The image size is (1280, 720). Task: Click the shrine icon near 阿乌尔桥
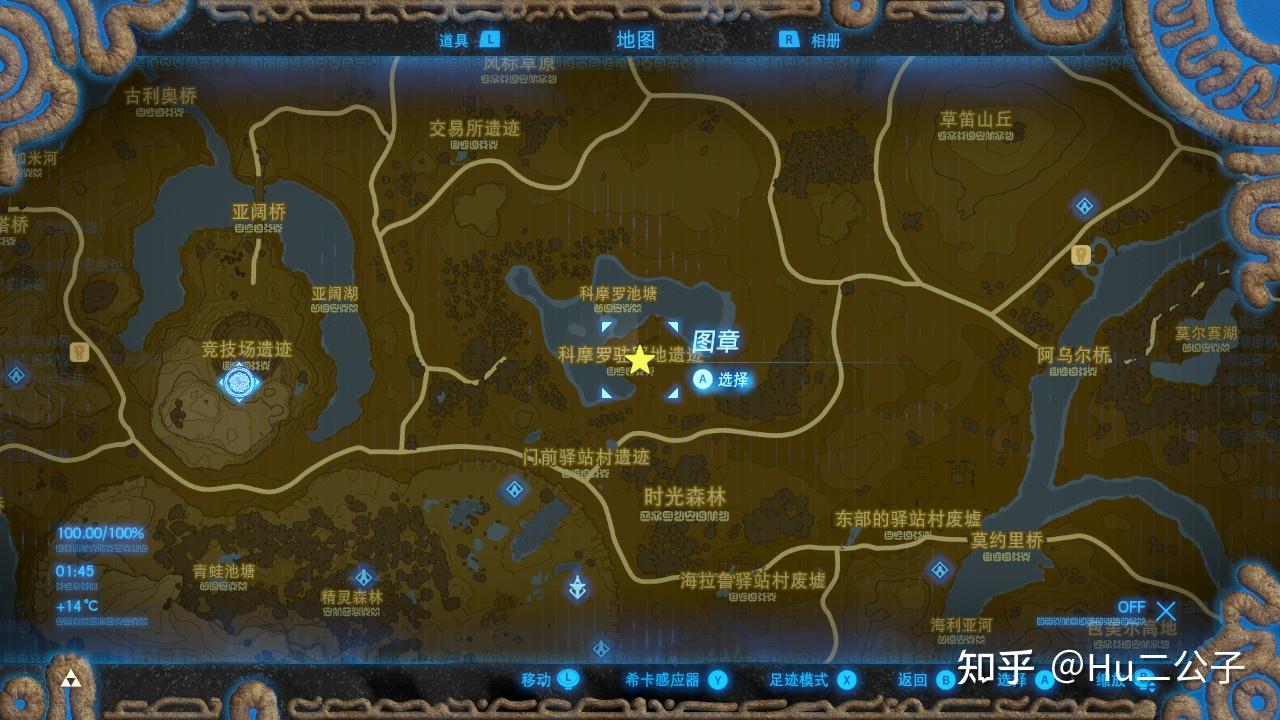[1083, 206]
